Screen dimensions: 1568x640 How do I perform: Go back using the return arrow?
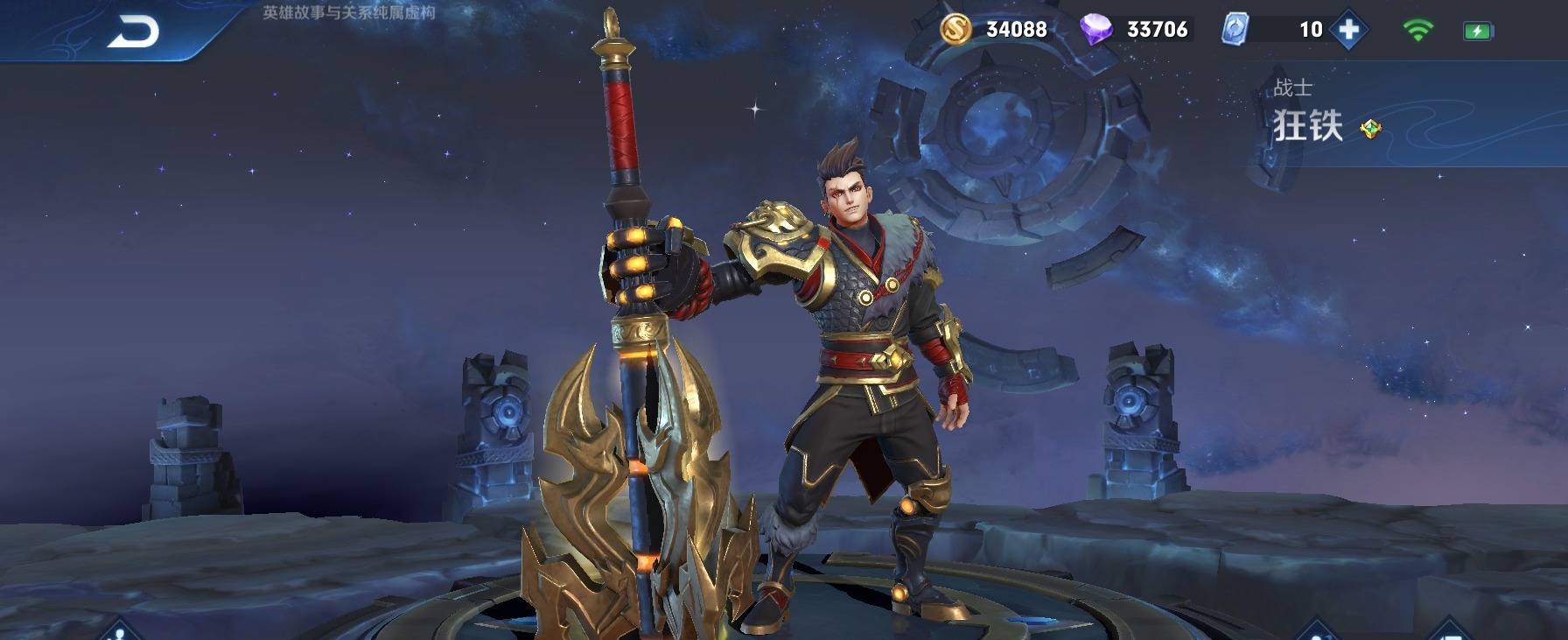(x=133, y=32)
